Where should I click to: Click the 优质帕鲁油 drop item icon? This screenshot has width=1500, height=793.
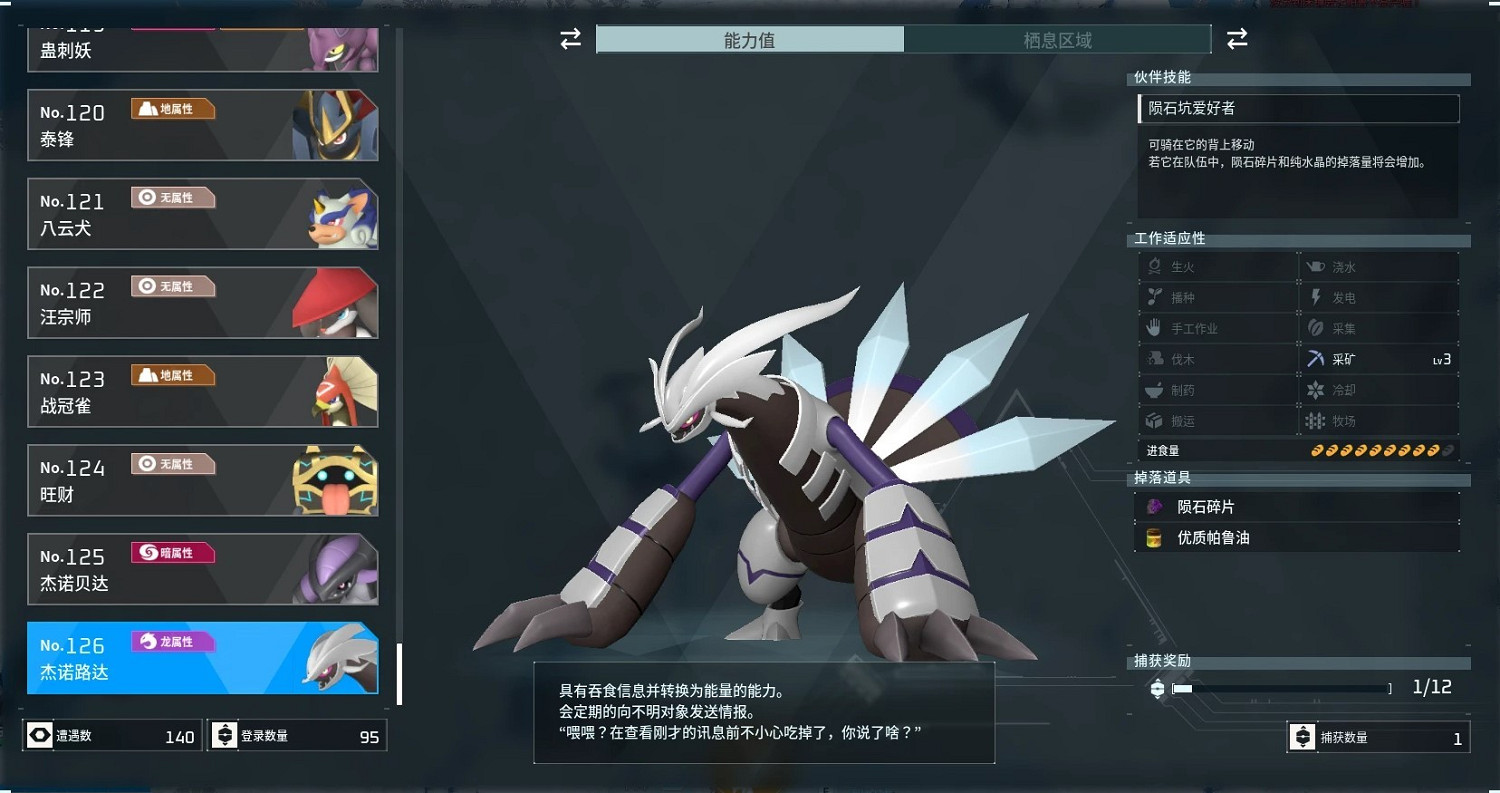pyautogui.click(x=1156, y=537)
